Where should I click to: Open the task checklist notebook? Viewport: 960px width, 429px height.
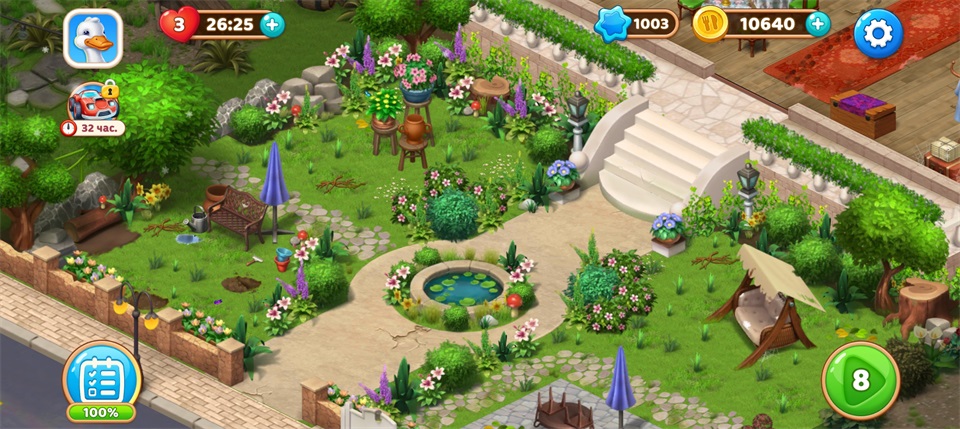pyautogui.click(x=101, y=378)
